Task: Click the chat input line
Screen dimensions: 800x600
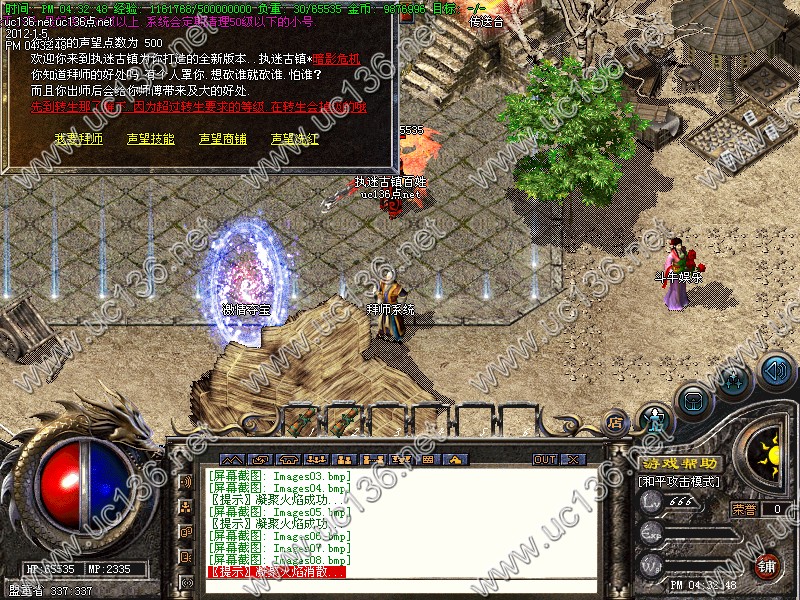Action: click(x=400, y=585)
